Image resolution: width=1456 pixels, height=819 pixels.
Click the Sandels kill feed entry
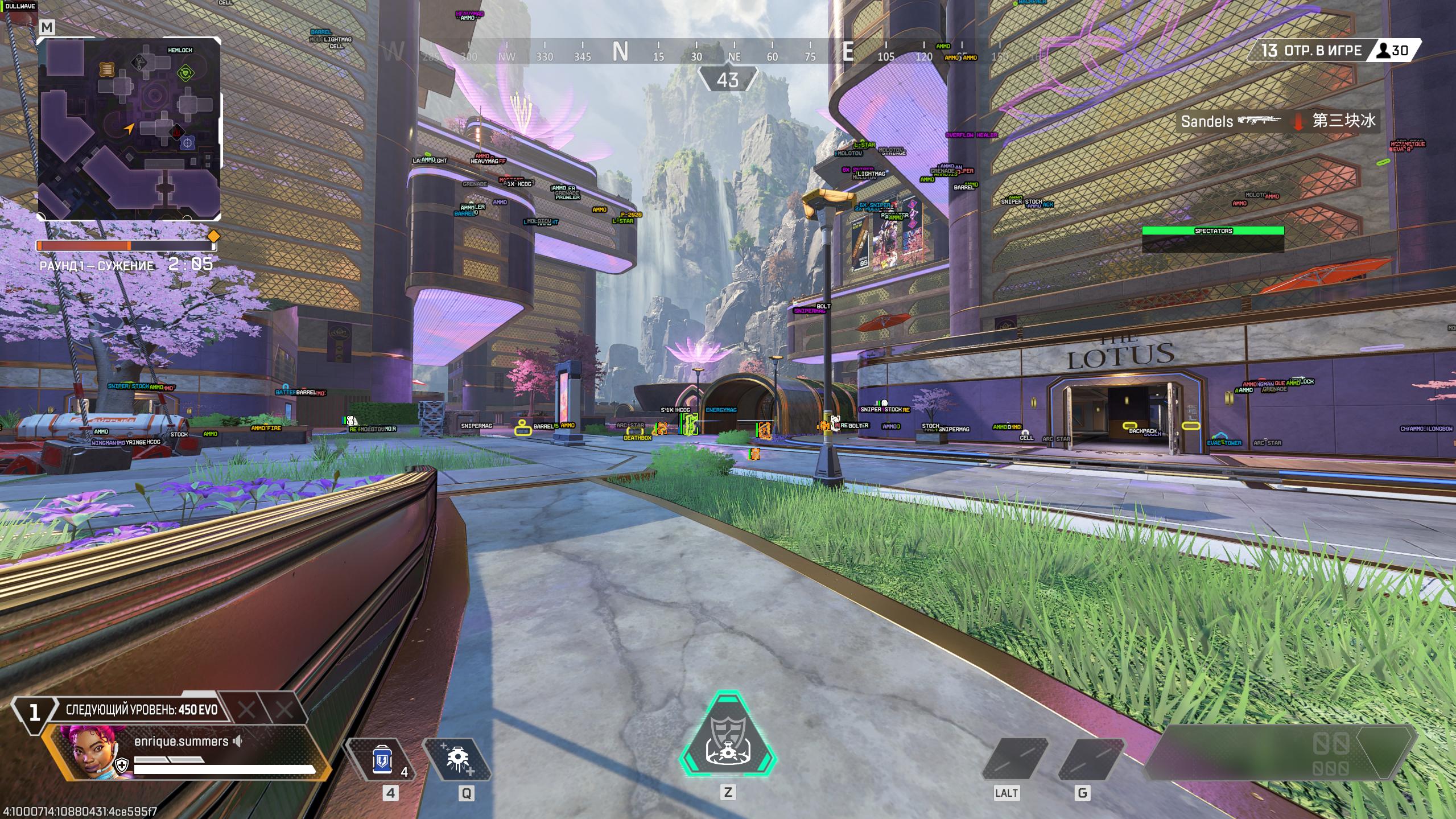[x=1278, y=121]
